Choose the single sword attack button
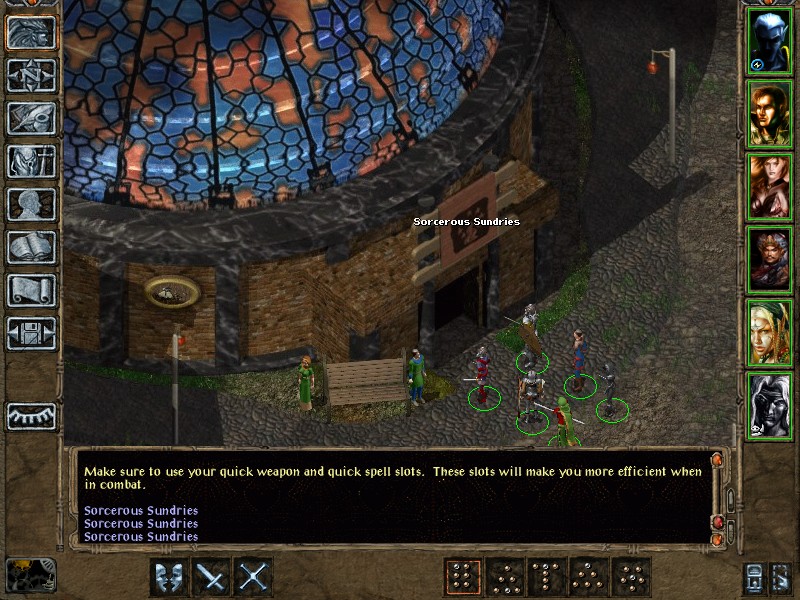This screenshot has height=600, width=800. click(x=211, y=577)
